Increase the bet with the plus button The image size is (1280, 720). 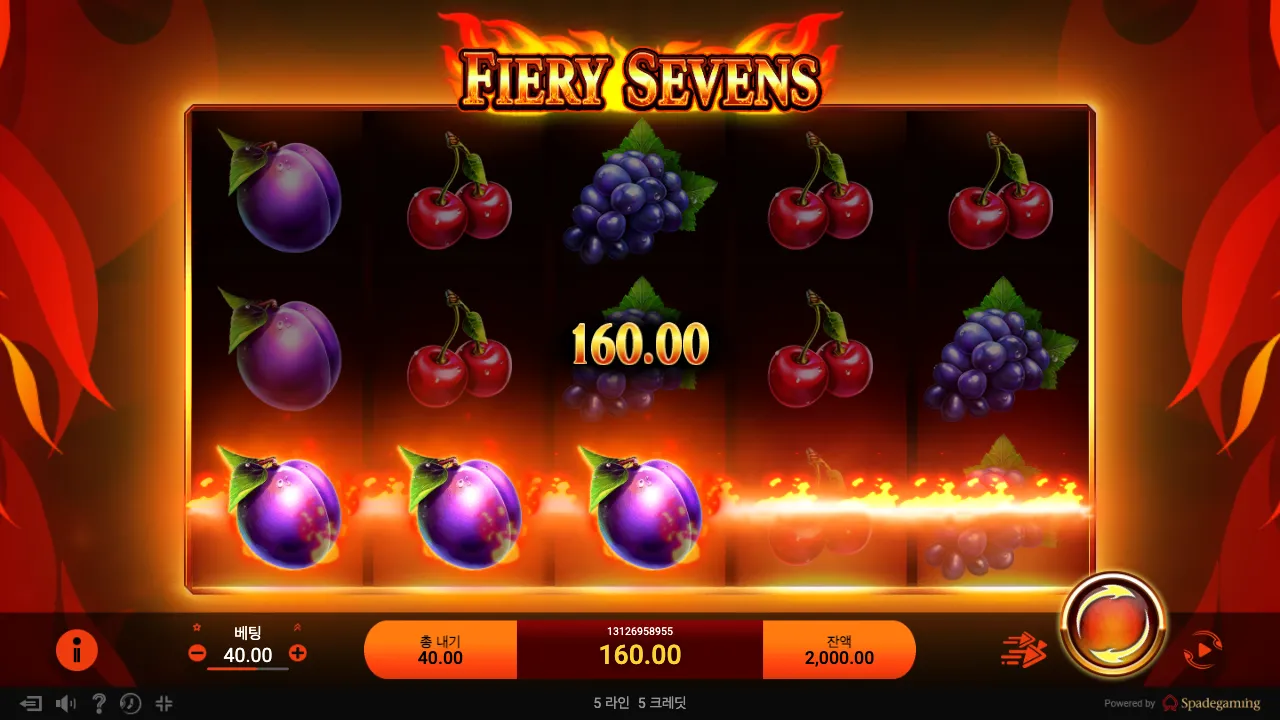pyautogui.click(x=298, y=655)
